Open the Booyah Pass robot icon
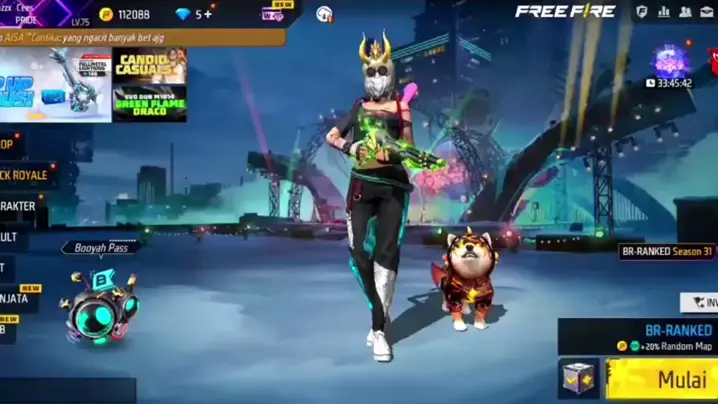This screenshot has height=404, width=718. coord(100,305)
